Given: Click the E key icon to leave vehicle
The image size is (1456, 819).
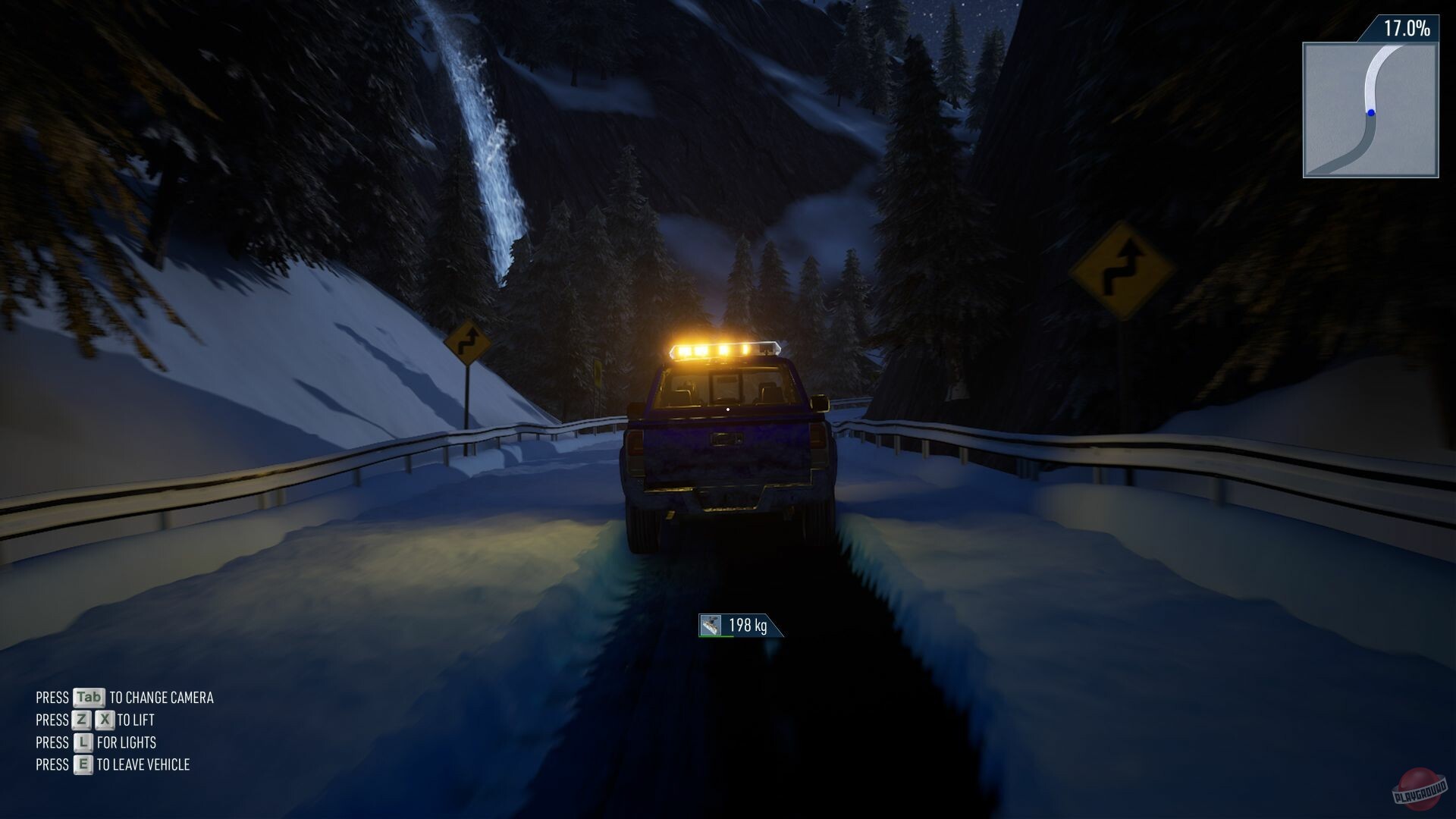Looking at the screenshot, I should pyautogui.click(x=82, y=765).
